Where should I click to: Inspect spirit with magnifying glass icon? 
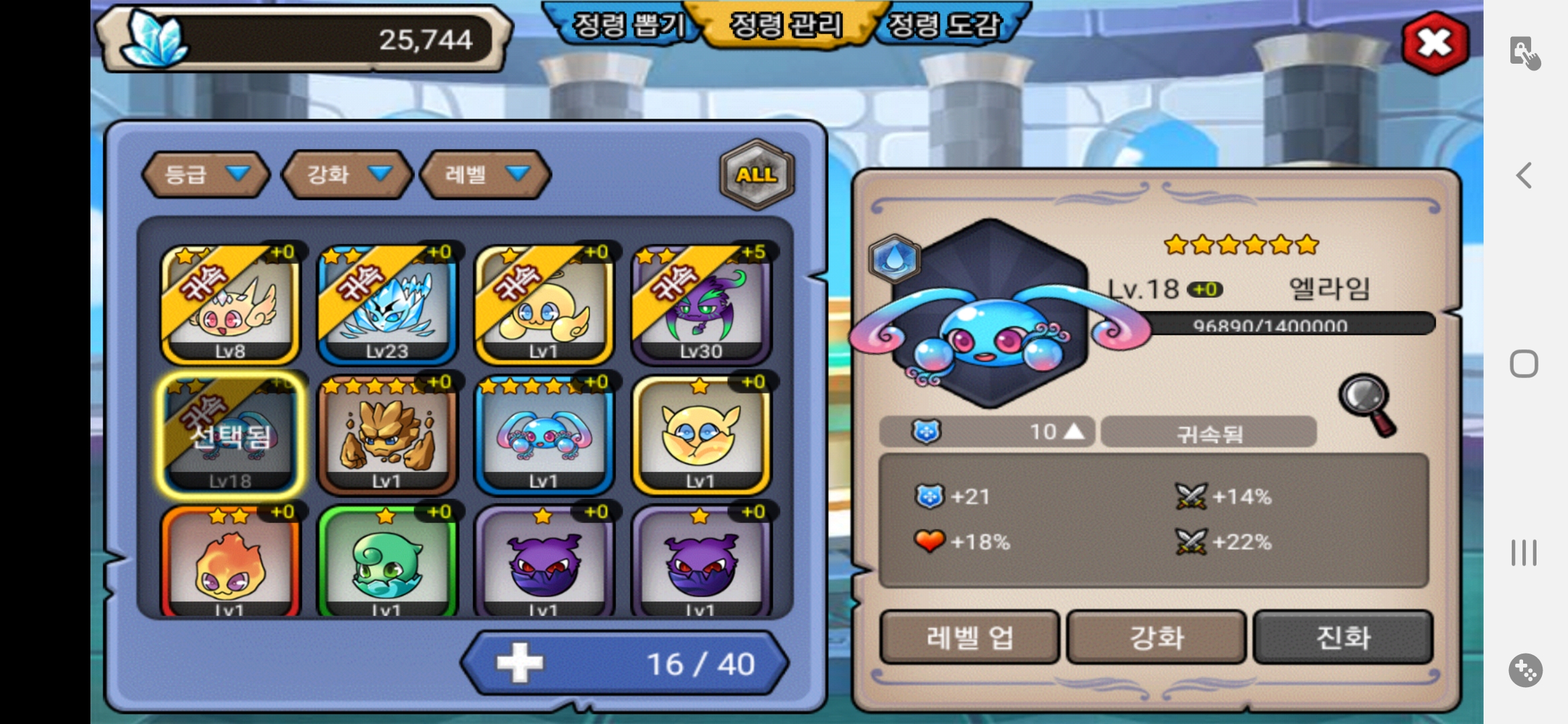[1368, 404]
